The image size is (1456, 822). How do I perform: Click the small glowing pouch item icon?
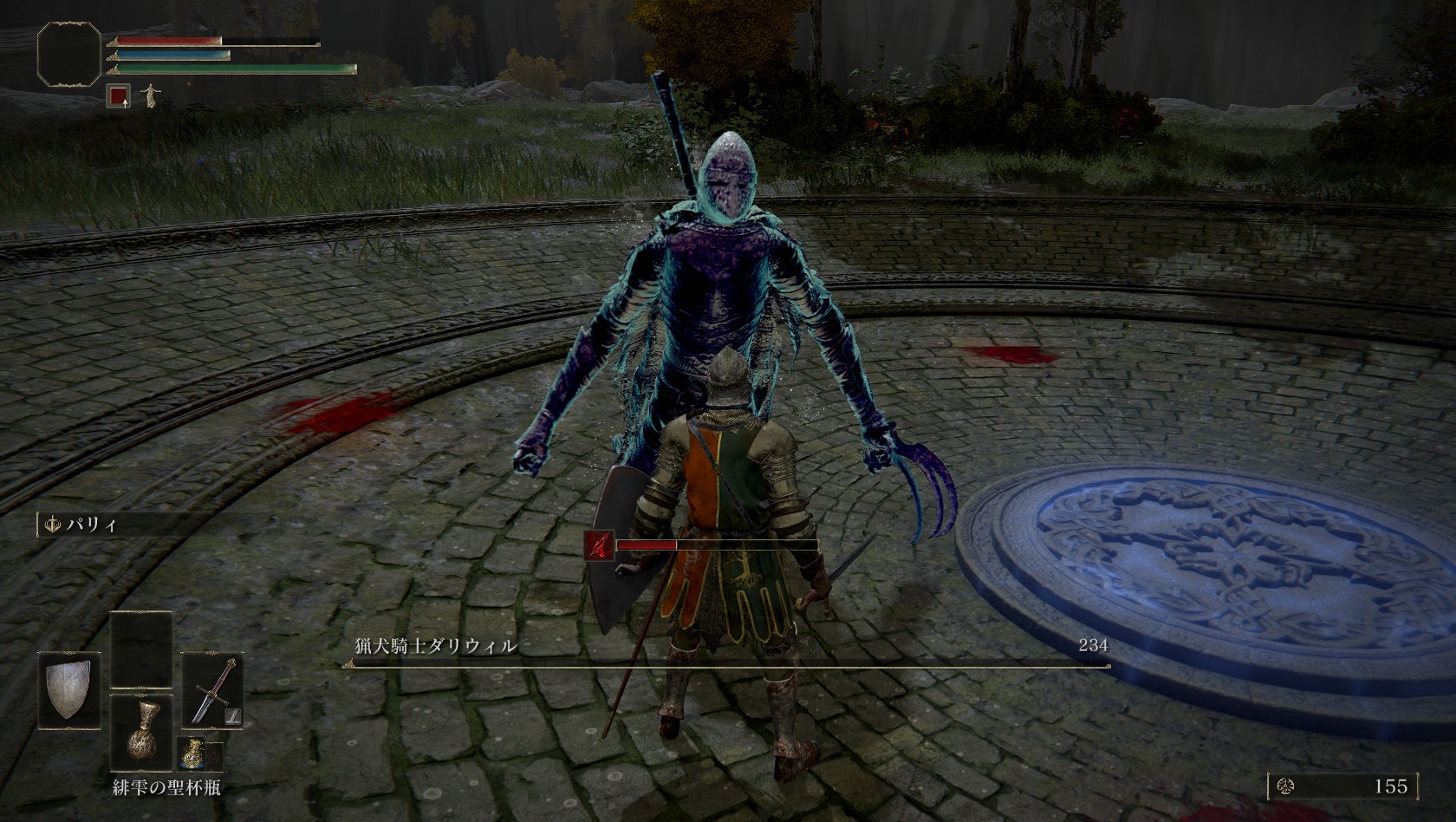(x=192, y=756)
